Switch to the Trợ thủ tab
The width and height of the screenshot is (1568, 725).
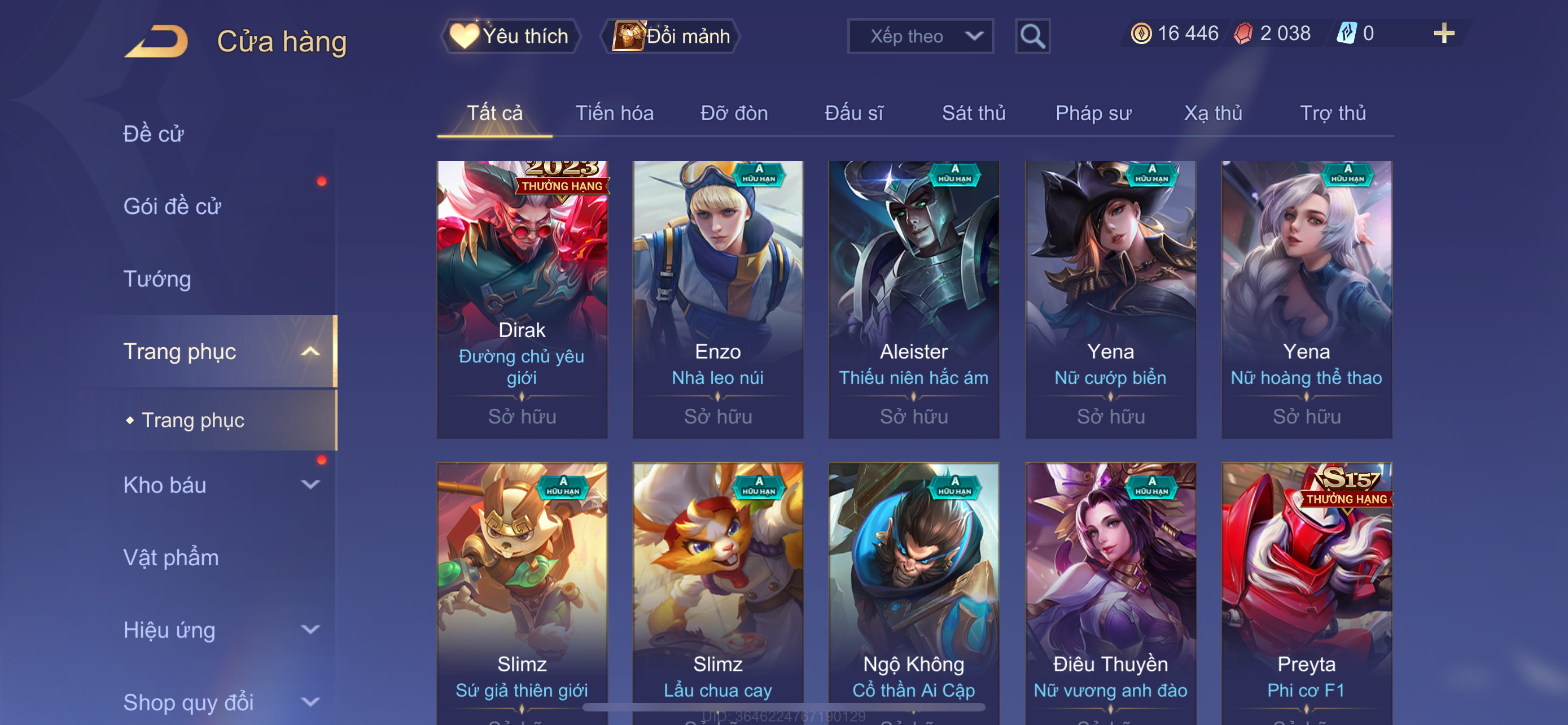point(1333,113)
